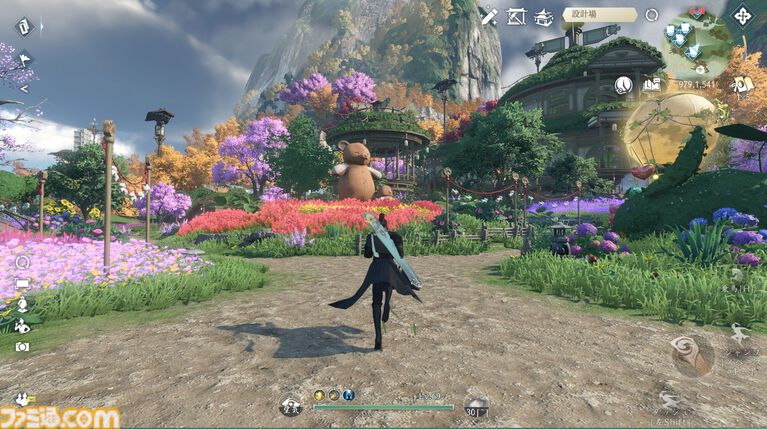Open the chat bubble icon
The height and width of the screenshot is (429, 767).
click(x=22, y=284)
